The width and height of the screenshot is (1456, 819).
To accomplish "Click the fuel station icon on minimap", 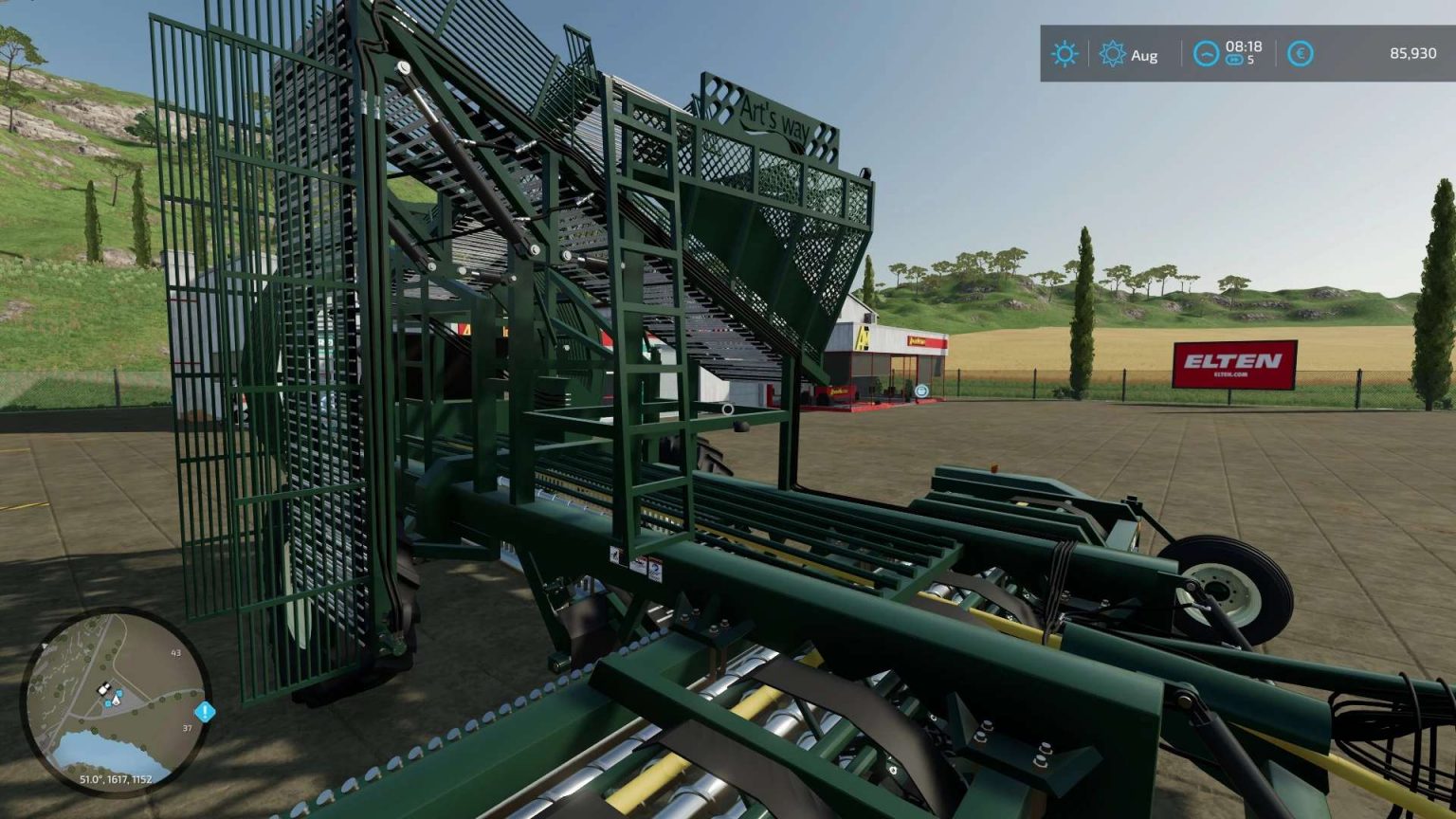I will click(108, 703).
